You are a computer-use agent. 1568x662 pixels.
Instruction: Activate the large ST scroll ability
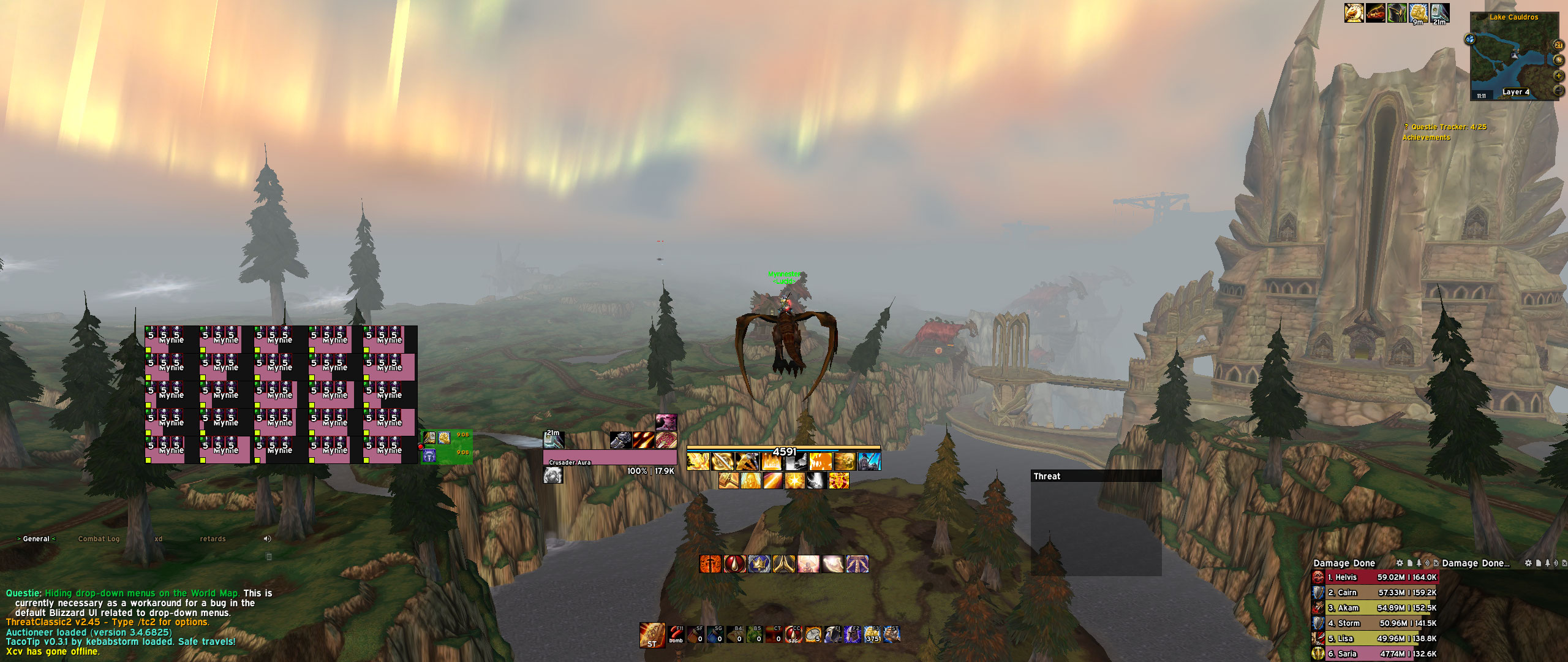pyautogui.click(x=652, y=635)
